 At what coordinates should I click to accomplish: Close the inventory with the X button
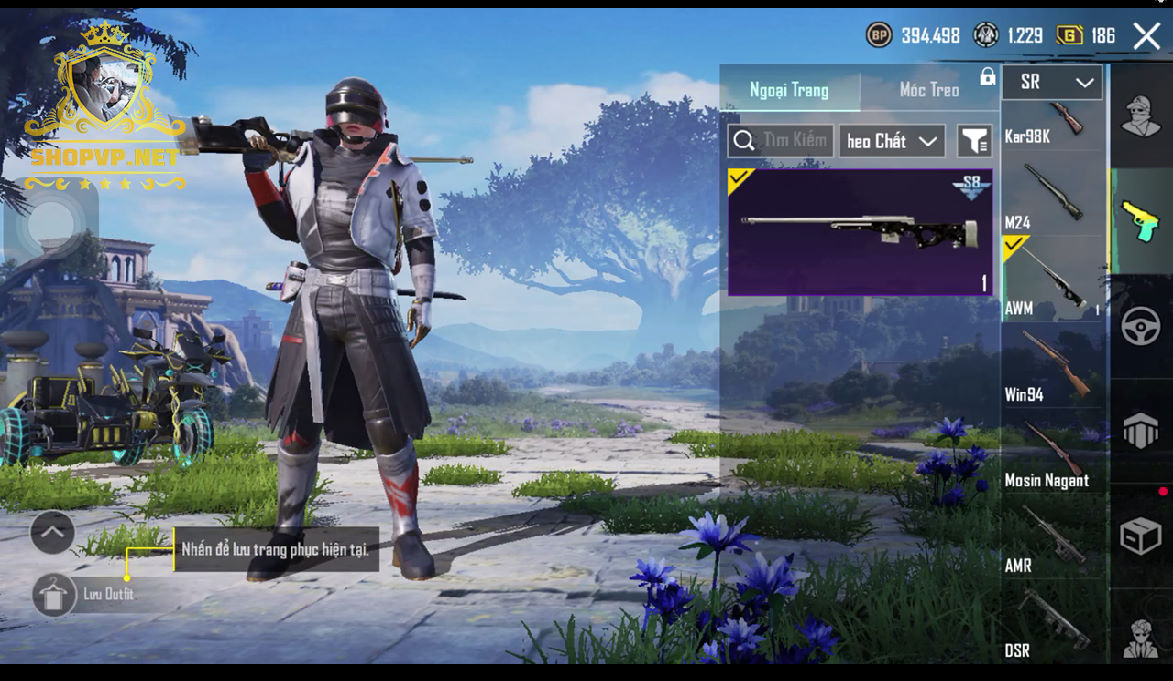click(1146, 36)
